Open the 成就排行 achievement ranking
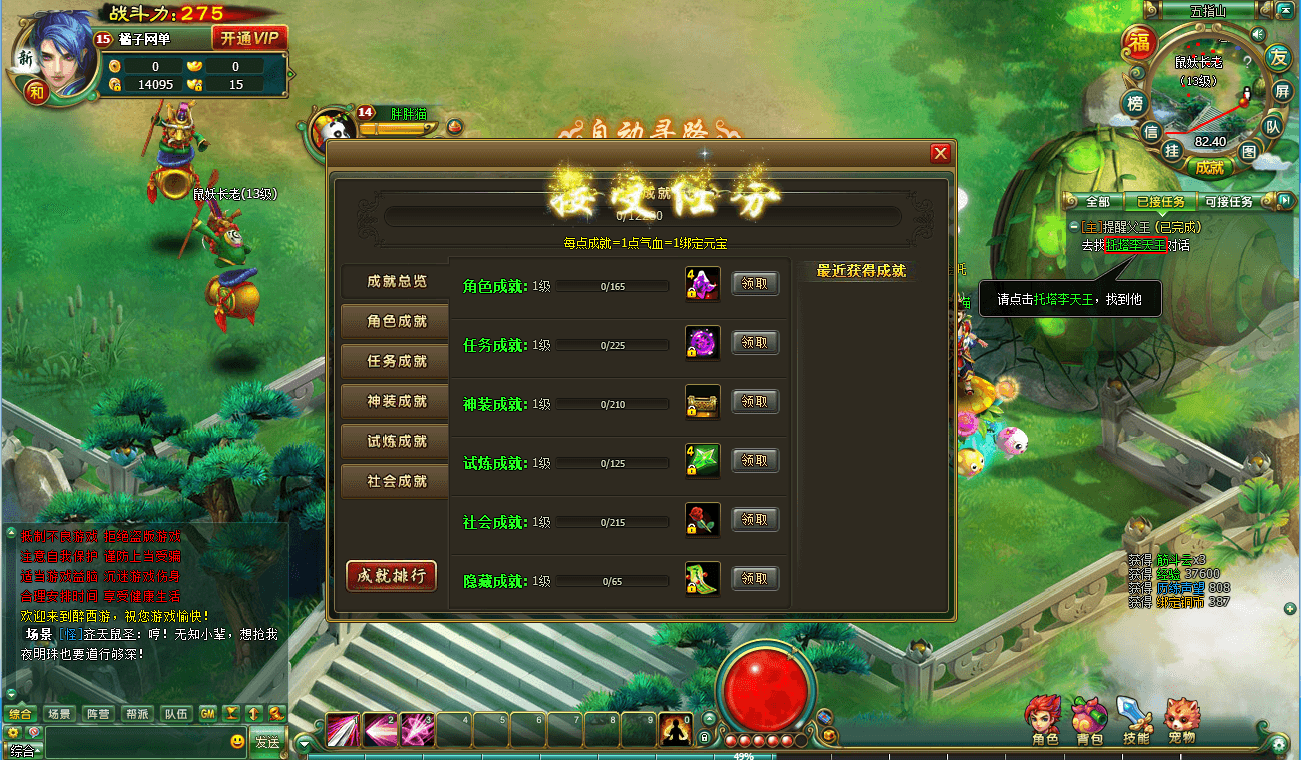This screenshot has height=760, width=1301. point(391,576)
